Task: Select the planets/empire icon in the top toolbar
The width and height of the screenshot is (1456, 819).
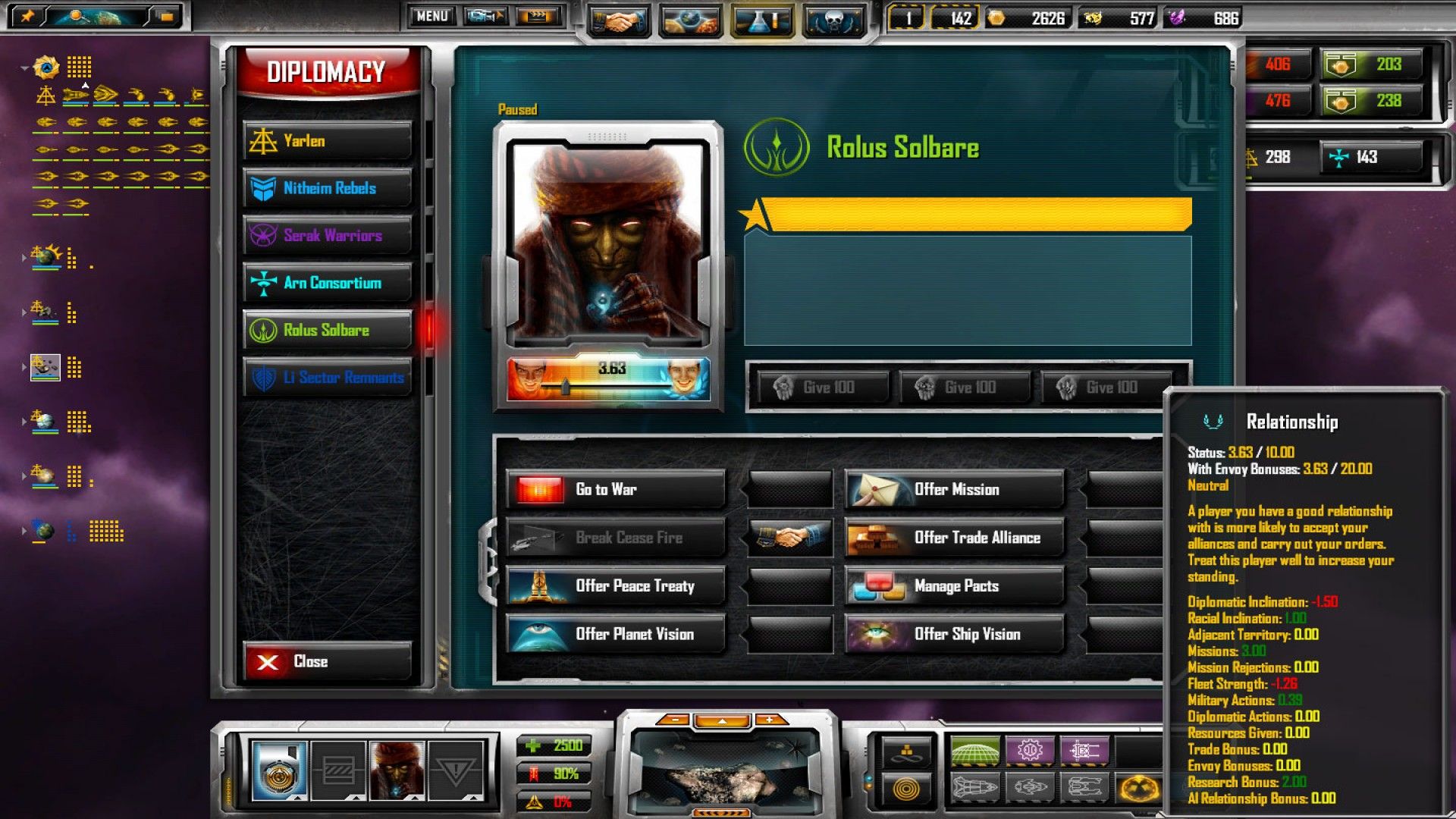Action: (x=692, y=17)
